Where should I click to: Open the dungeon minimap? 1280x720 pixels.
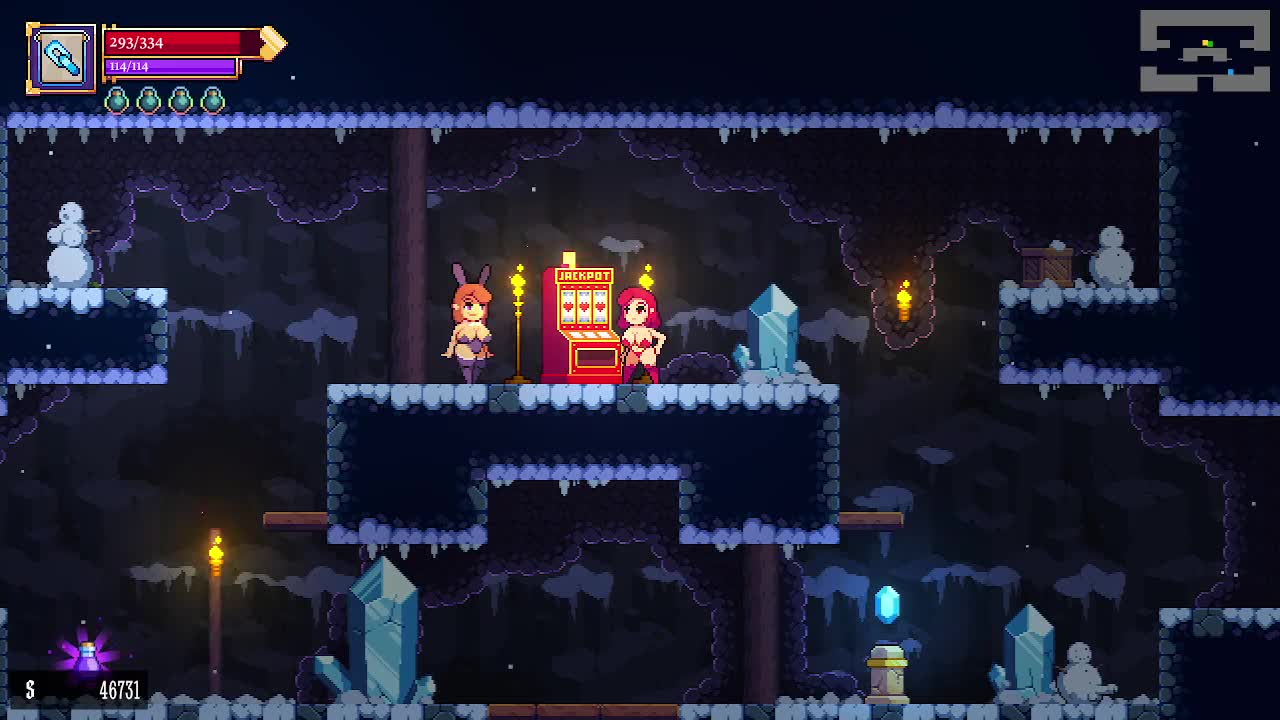[1204, 51]
